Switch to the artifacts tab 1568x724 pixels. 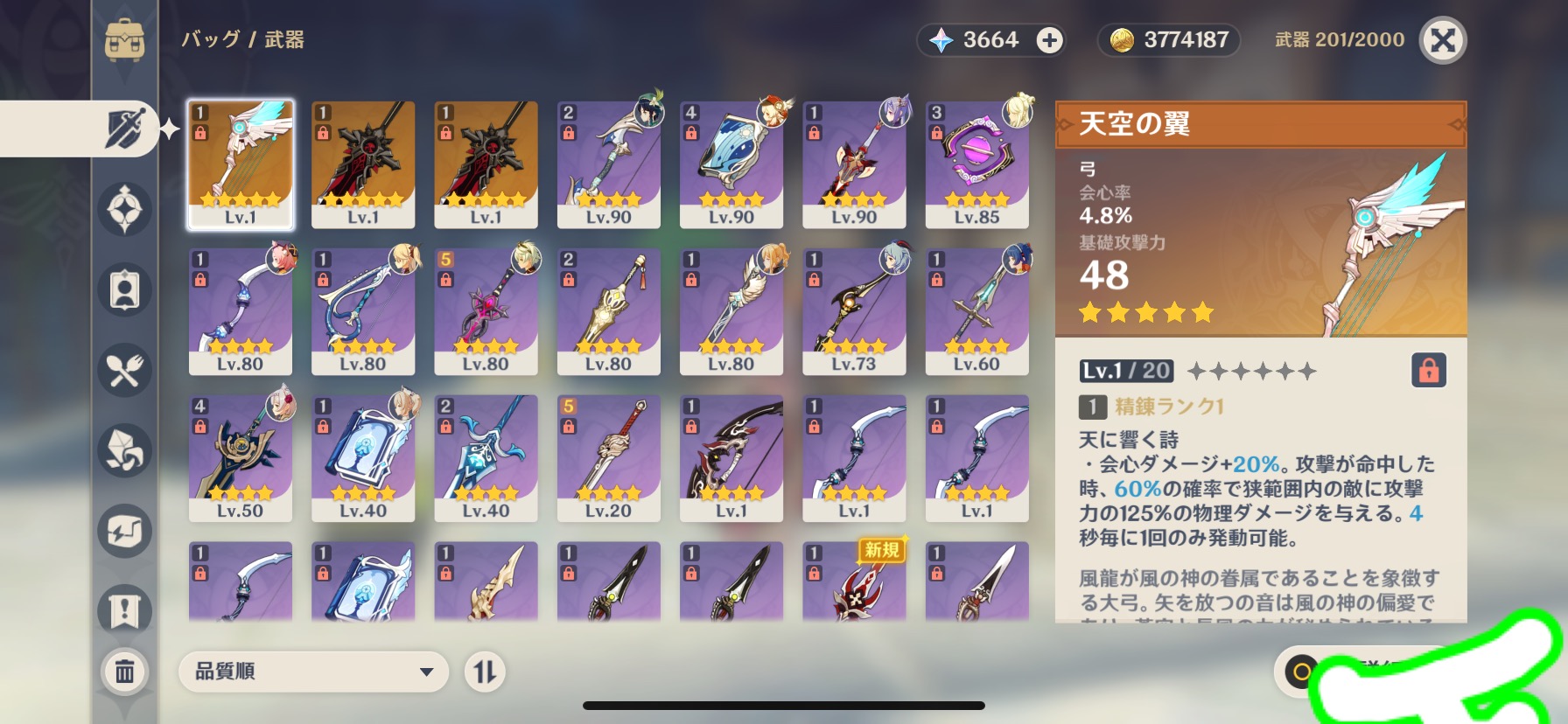(x=125, y=209)
